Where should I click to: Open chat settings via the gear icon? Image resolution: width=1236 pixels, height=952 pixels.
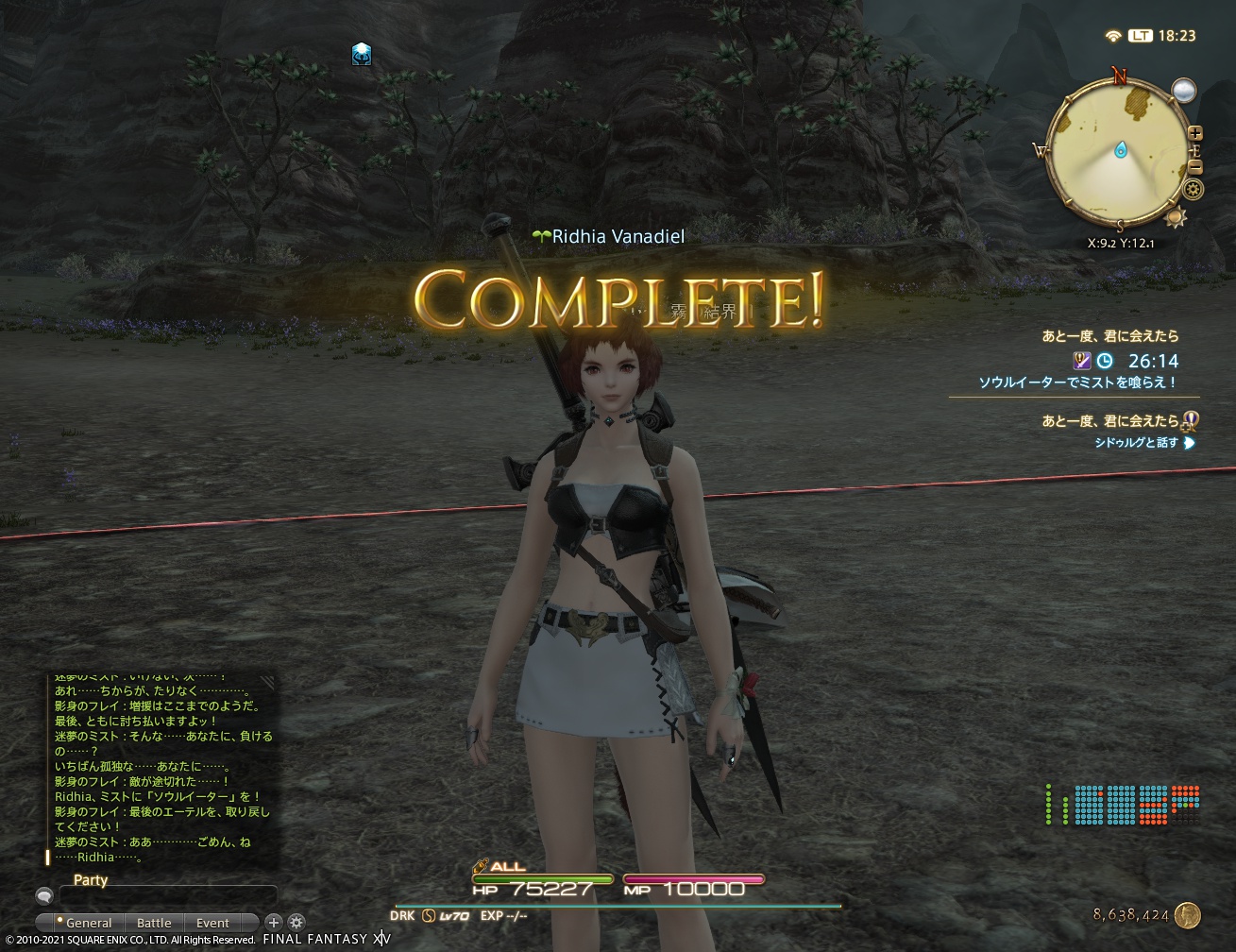point(296,922)
